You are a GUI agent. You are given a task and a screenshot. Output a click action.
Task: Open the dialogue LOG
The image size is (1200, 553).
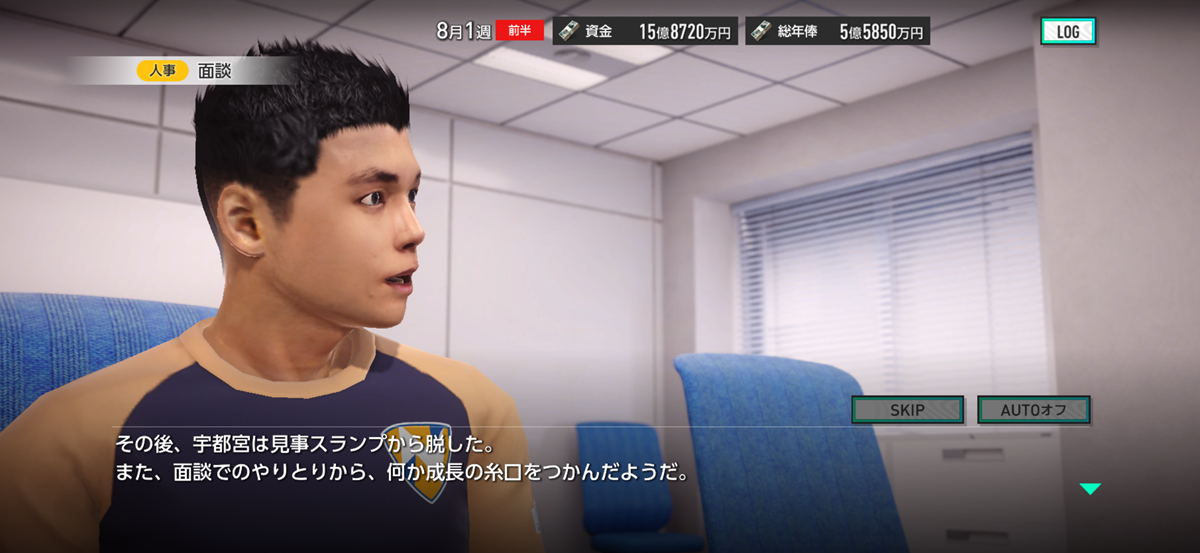1067,31
